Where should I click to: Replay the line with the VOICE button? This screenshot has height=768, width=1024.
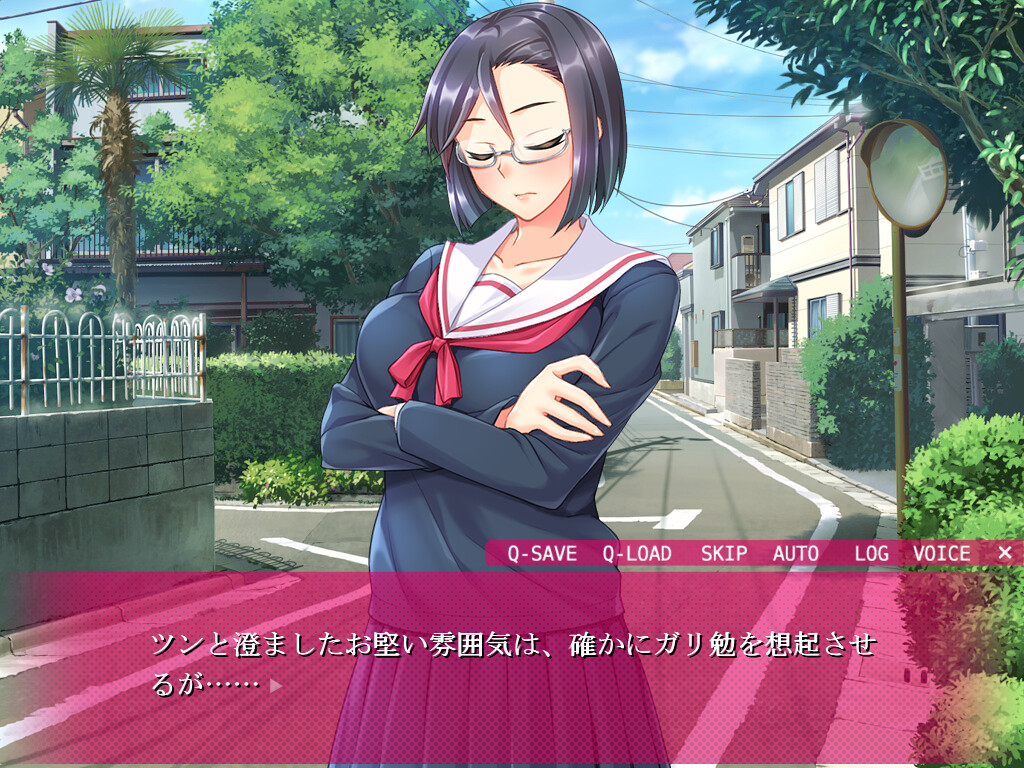coord(941,553)
